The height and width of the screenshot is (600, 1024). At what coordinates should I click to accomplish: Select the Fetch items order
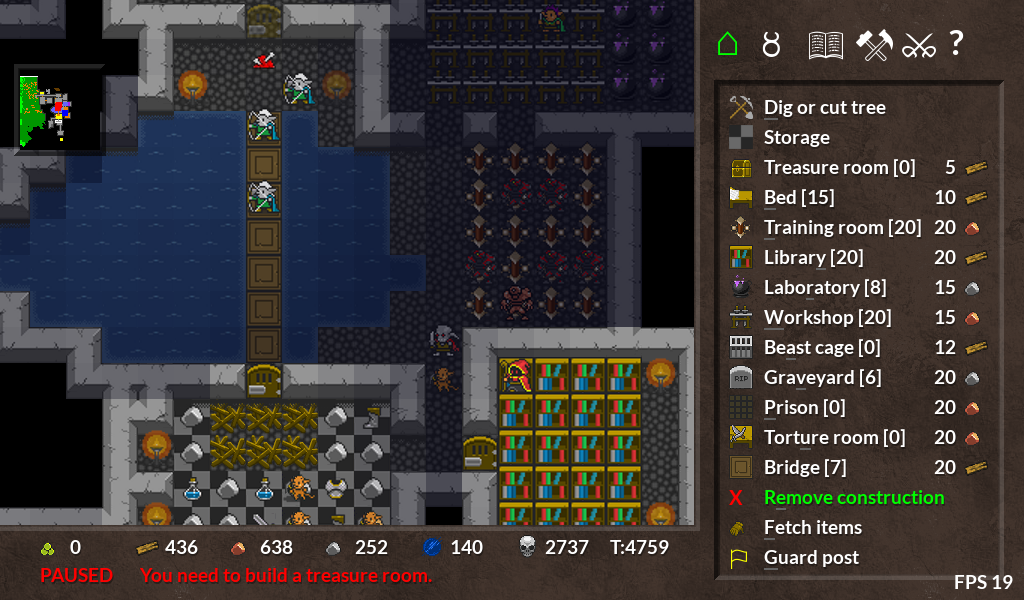point(812,527)
